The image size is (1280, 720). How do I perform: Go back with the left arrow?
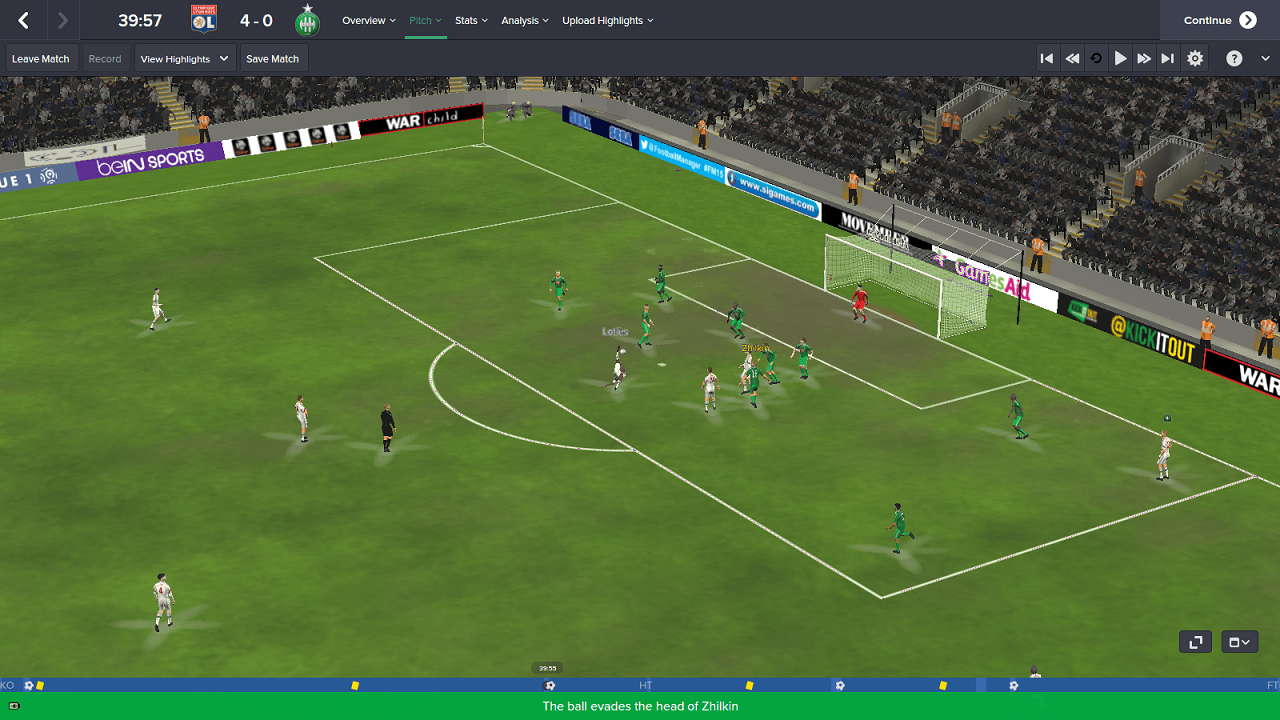tap(24, 20)
